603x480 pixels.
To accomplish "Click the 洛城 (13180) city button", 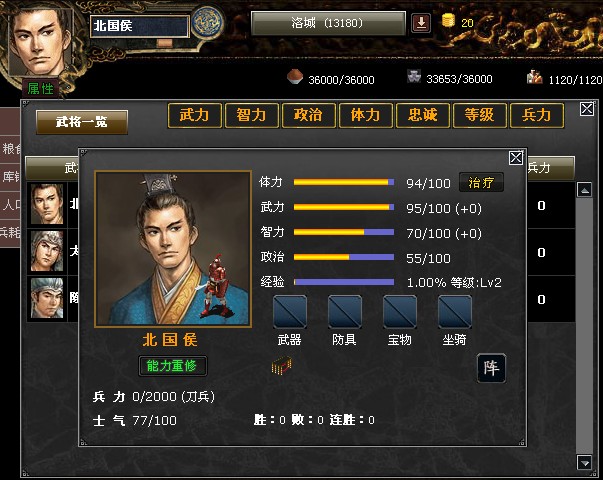I will pos(328,23).
